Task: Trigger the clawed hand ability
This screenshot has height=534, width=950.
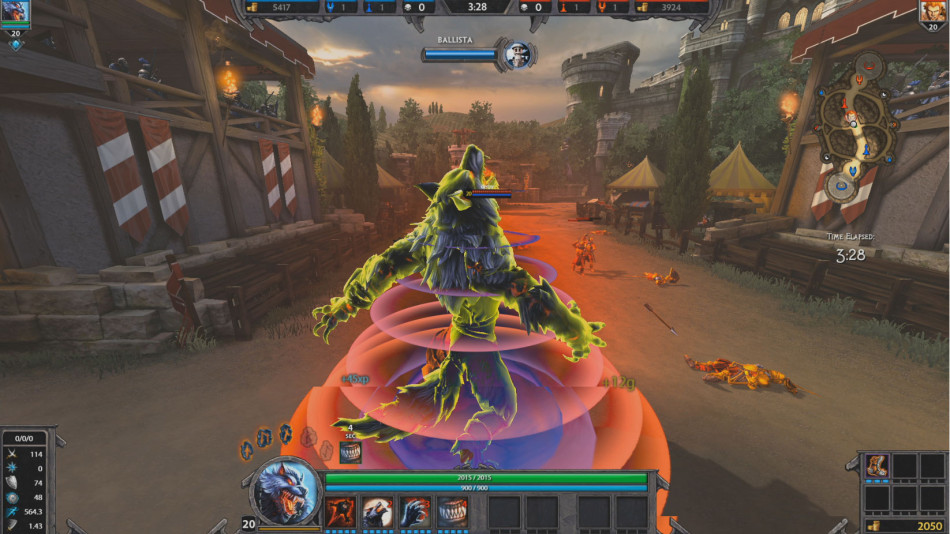Action: [x=416, y=512]
